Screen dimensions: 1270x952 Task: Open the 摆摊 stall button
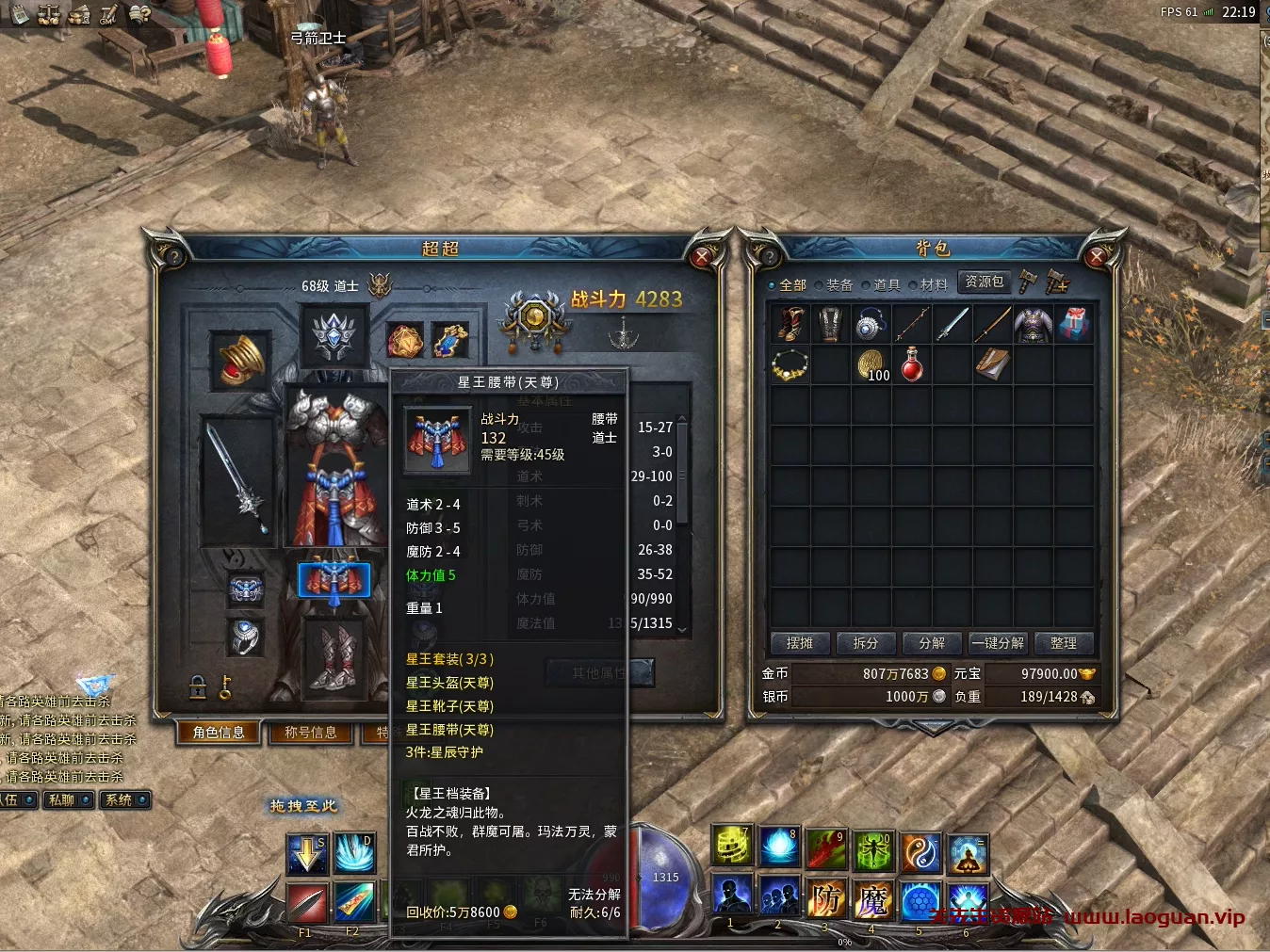pyautogui.click(x=800, y=643)
